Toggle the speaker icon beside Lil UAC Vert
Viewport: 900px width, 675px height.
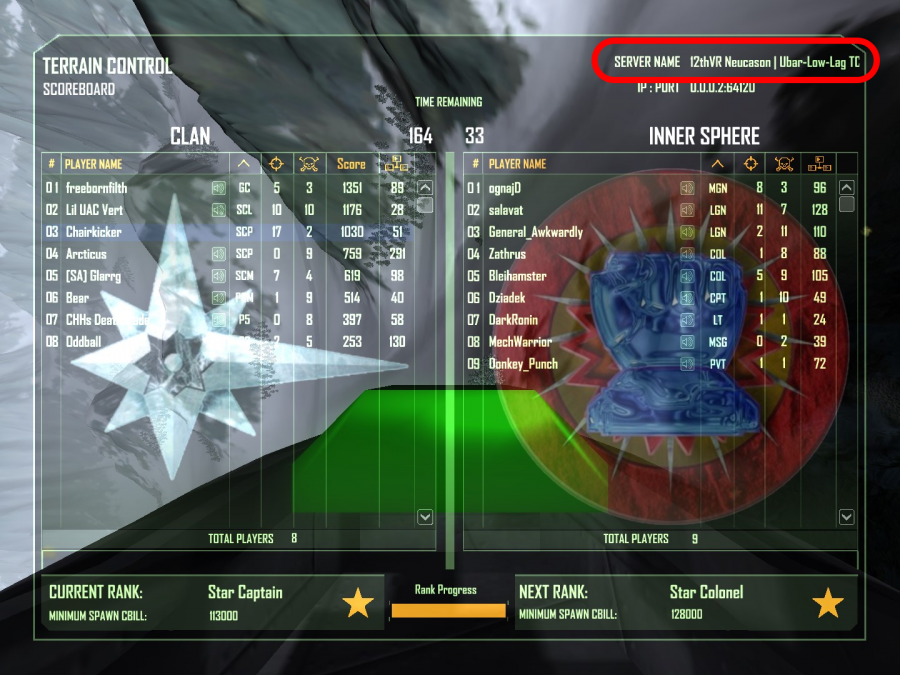point(218,210)
